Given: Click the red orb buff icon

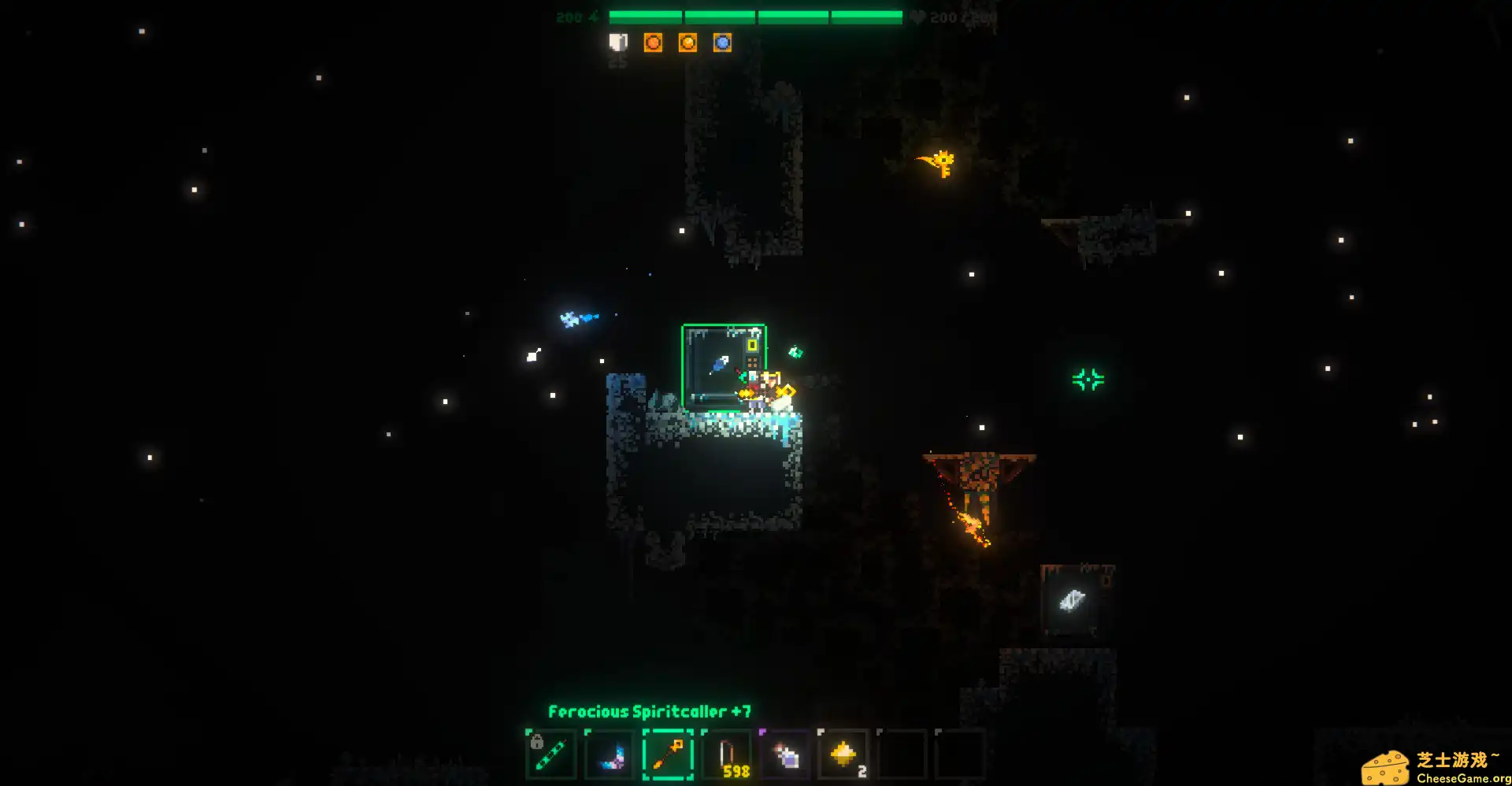Looking at the screenshot, I should (x=653, y=43).
